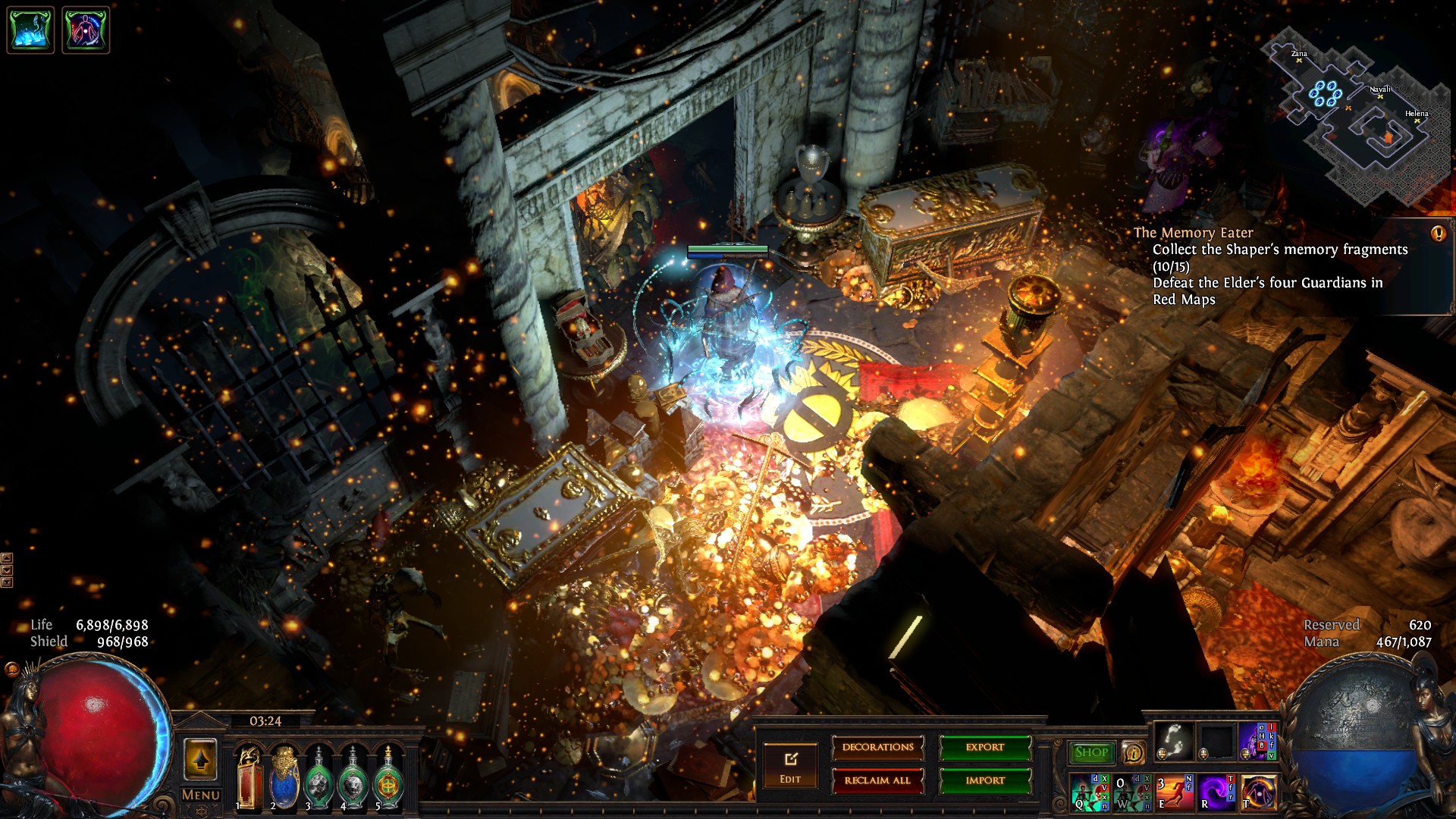The height and width of the screenshot is (819, 1456).
Task: Select the blue flame buff icon
Action: [30, 30]
